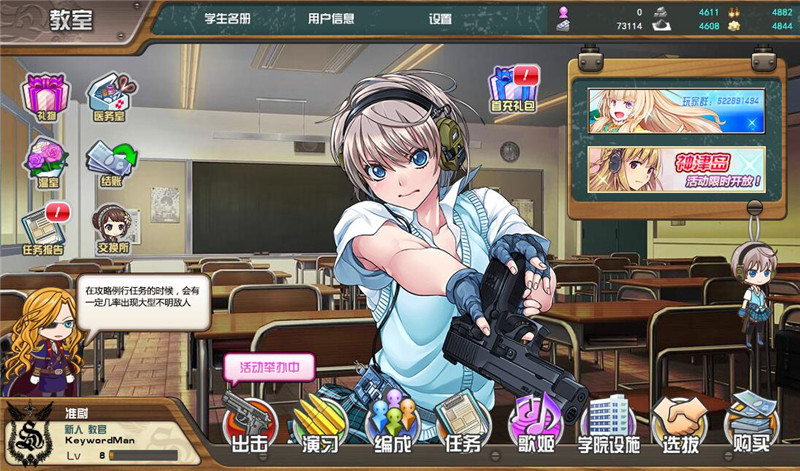800x471 pixels.
Task: Click the 玩家群 player group banner
Action: (676, 110)
